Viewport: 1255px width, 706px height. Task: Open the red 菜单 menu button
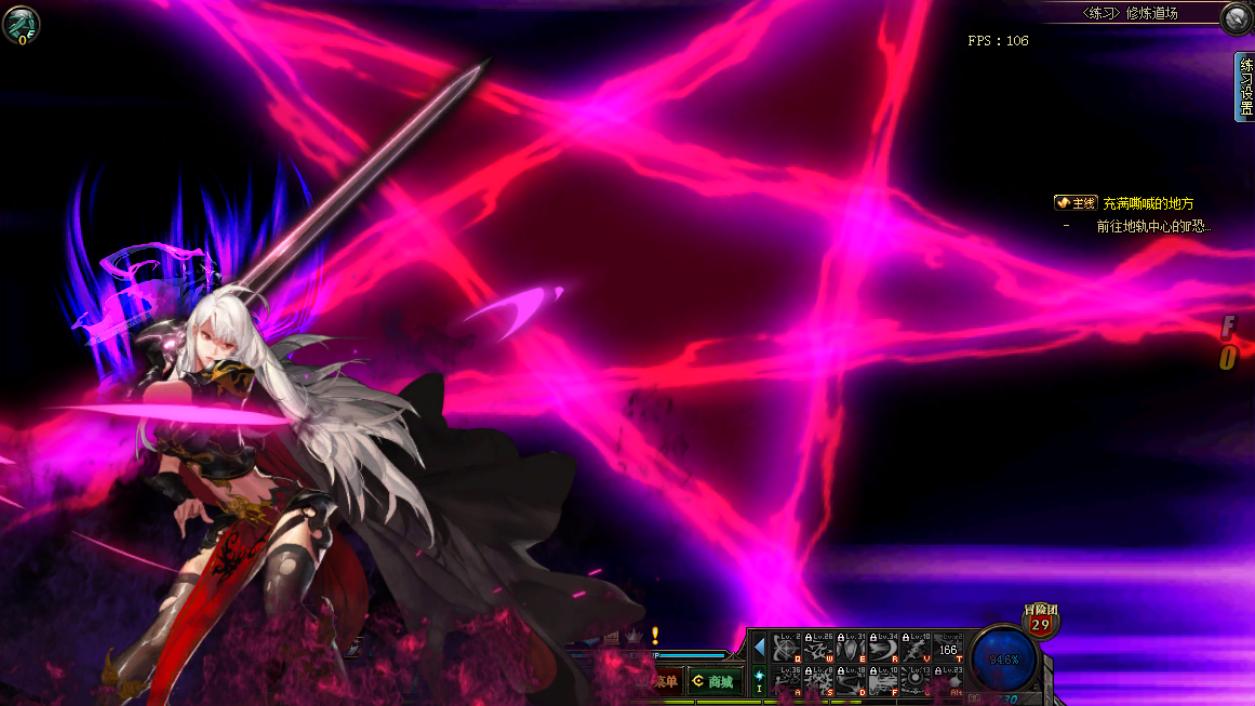coord(664,682)
